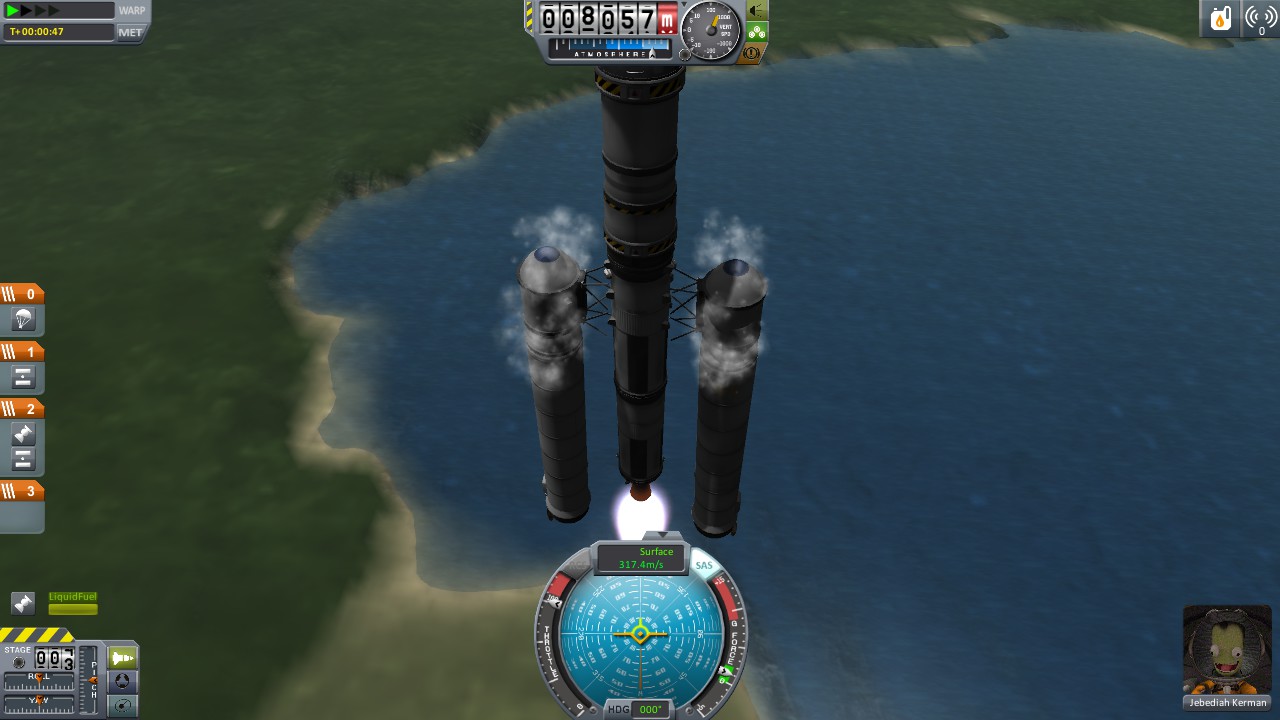Viewport: 1280px width, 720px height.
Task: Select the engine icon in stage 2
Action: coord(23,435)
